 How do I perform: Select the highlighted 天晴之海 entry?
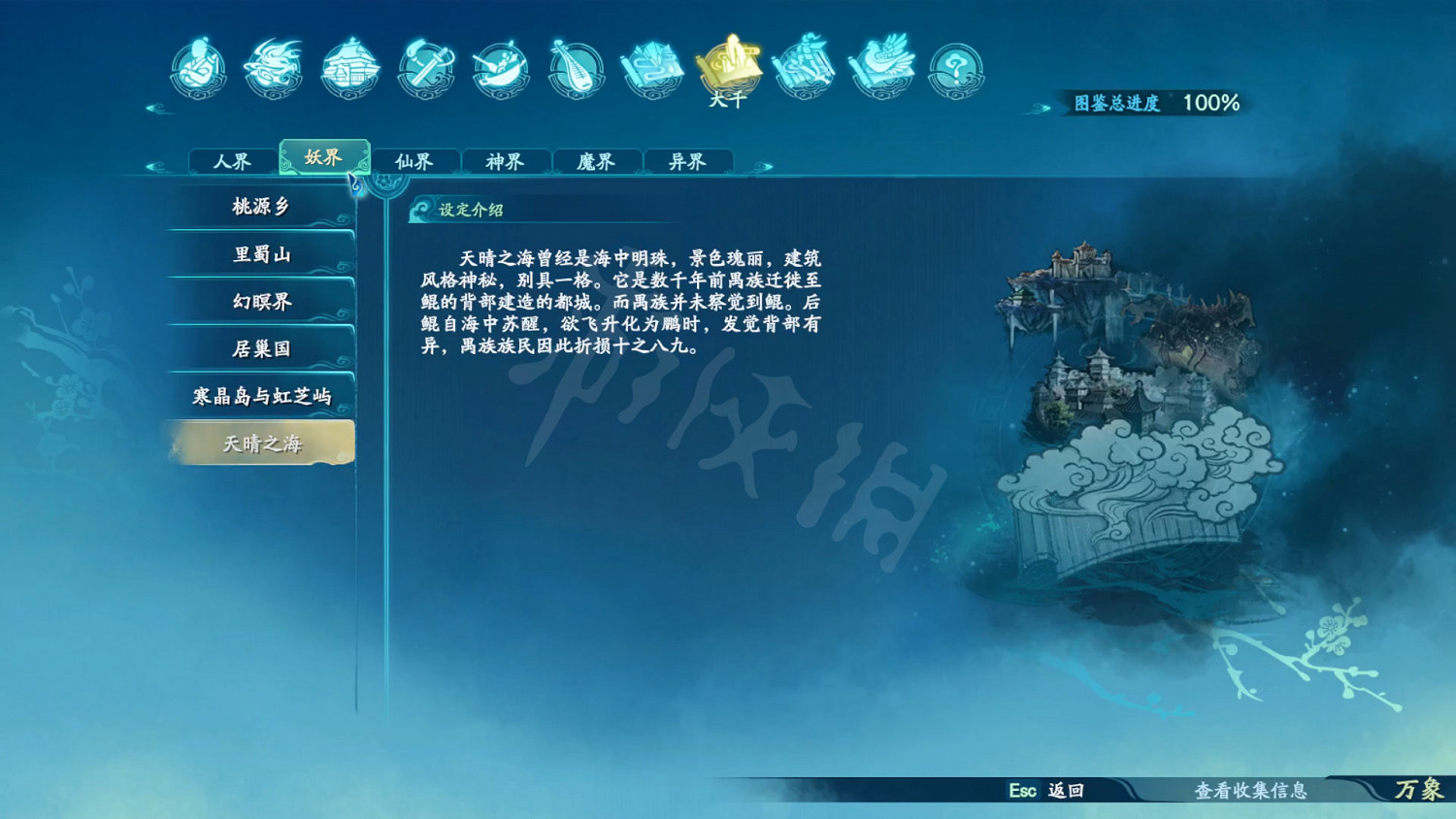click(x=260, y=442)
